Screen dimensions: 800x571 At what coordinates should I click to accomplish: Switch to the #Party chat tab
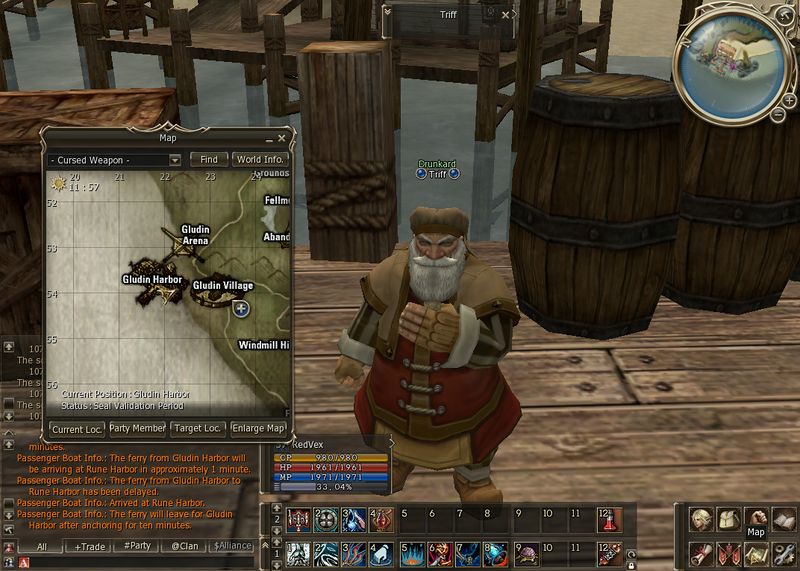137,546
